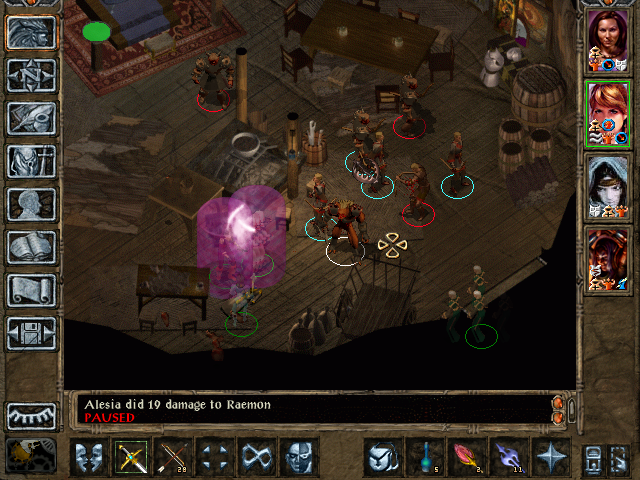Click the dragon head return-to-game button
Screen dimensions: 640x480
coord(32,31)
